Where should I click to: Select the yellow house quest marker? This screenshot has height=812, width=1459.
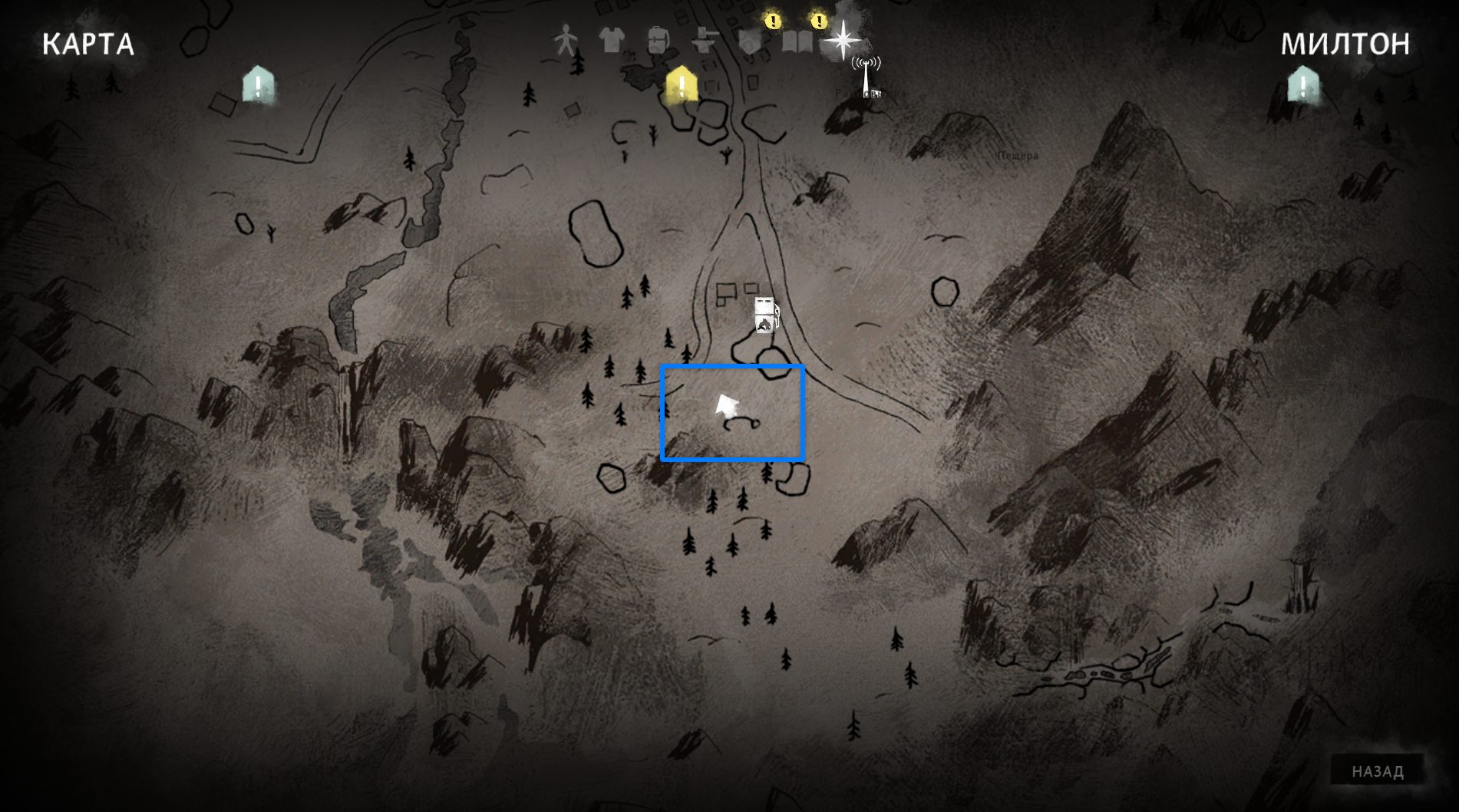point(682,84)
